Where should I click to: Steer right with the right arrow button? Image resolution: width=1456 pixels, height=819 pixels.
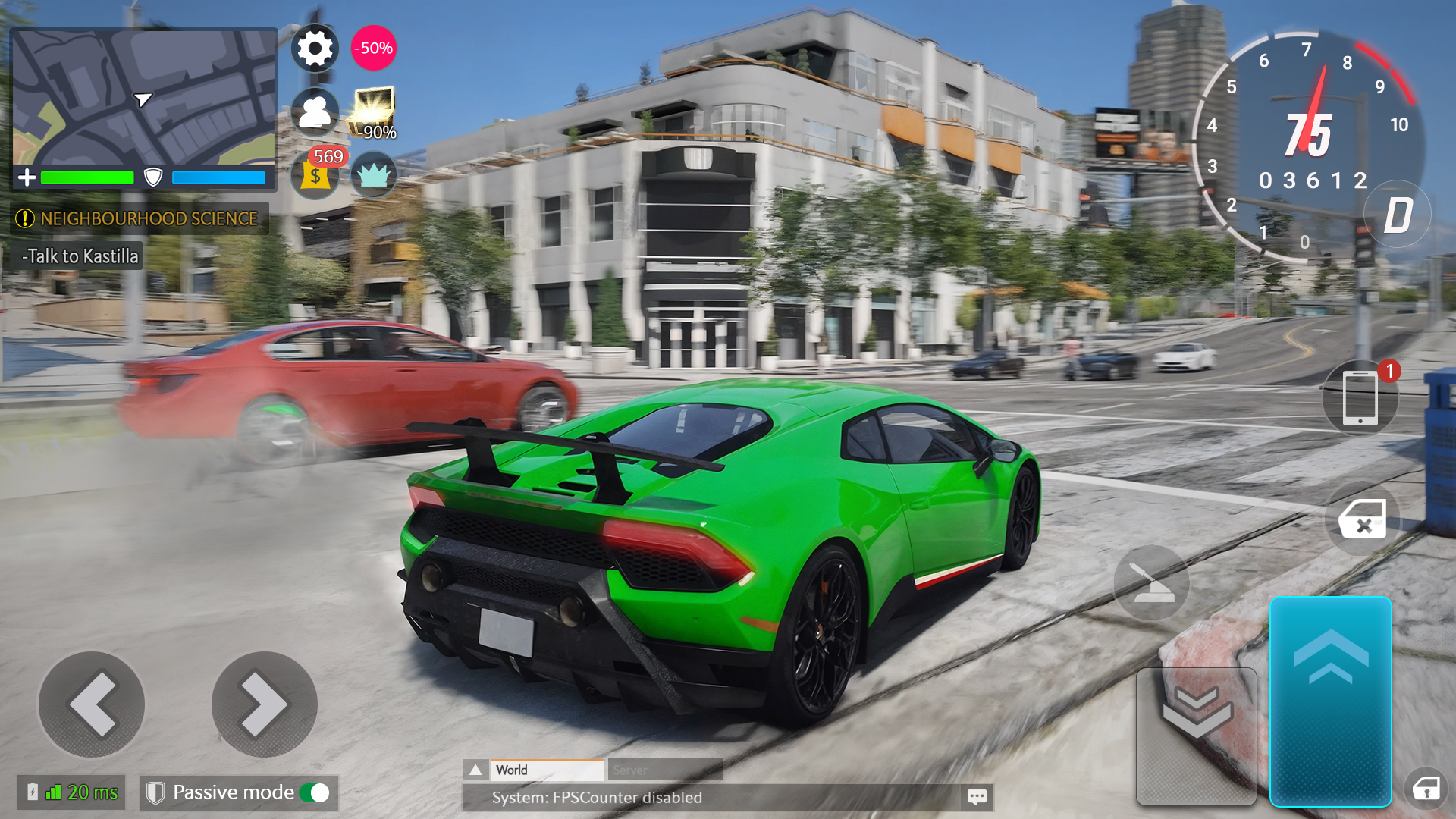264,704
